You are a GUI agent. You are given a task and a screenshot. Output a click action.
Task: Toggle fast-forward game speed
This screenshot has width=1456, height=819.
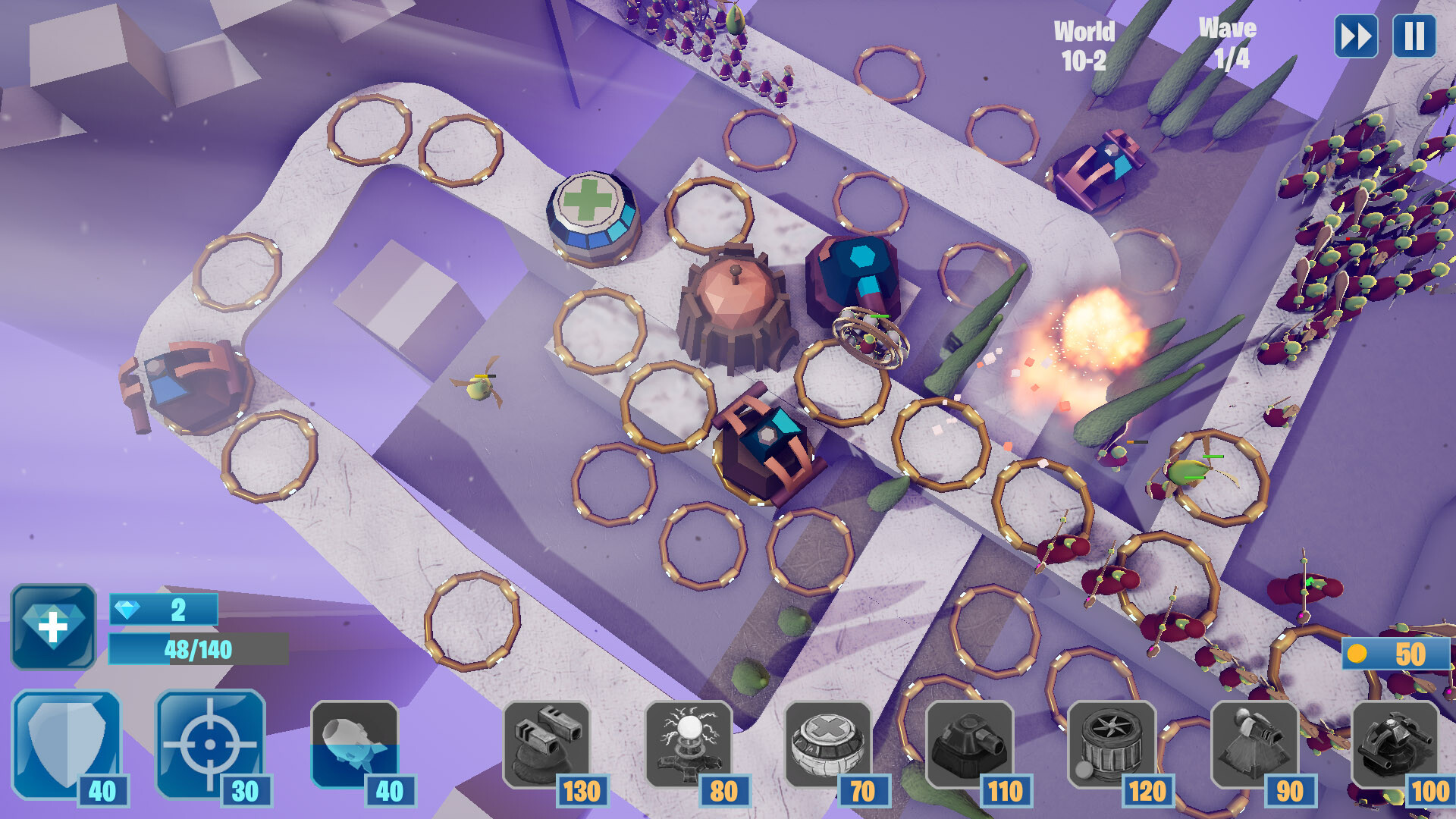point(1357,34)
